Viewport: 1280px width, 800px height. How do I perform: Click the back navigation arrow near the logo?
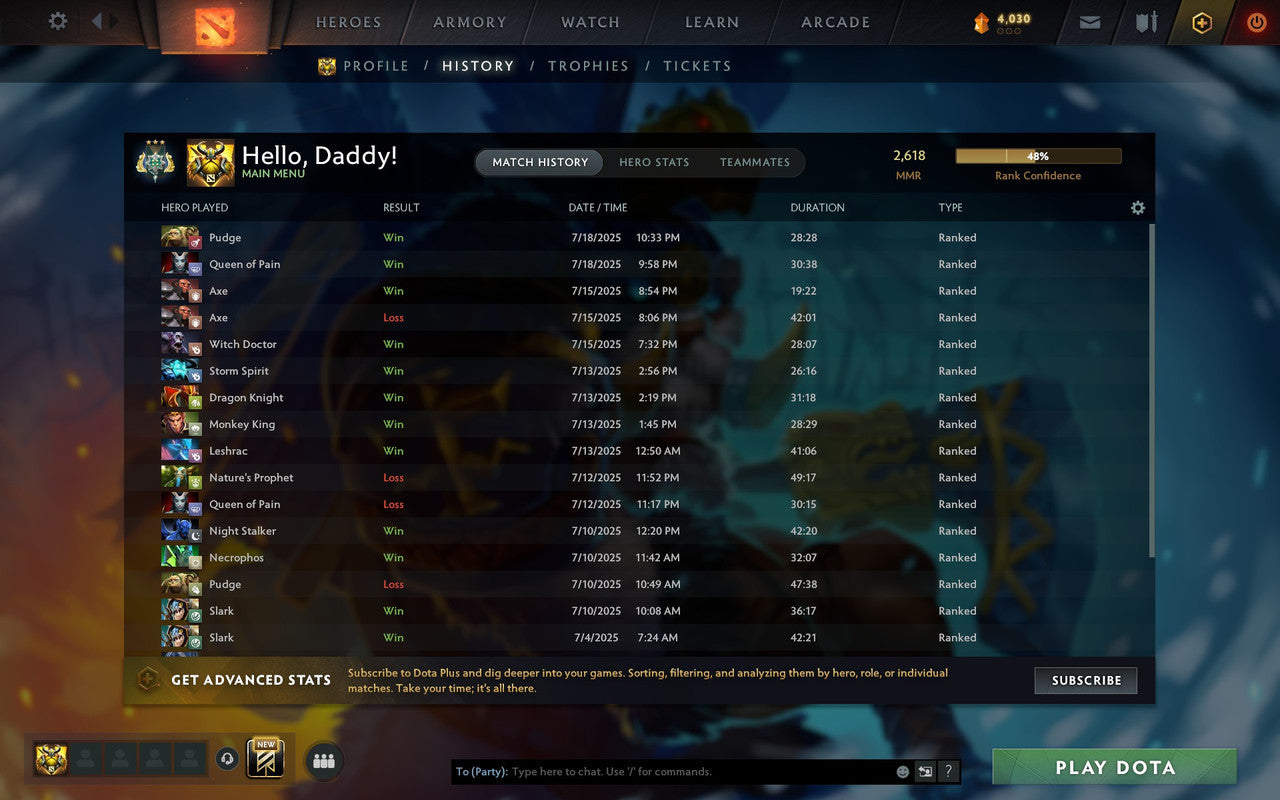coord(96,21)
